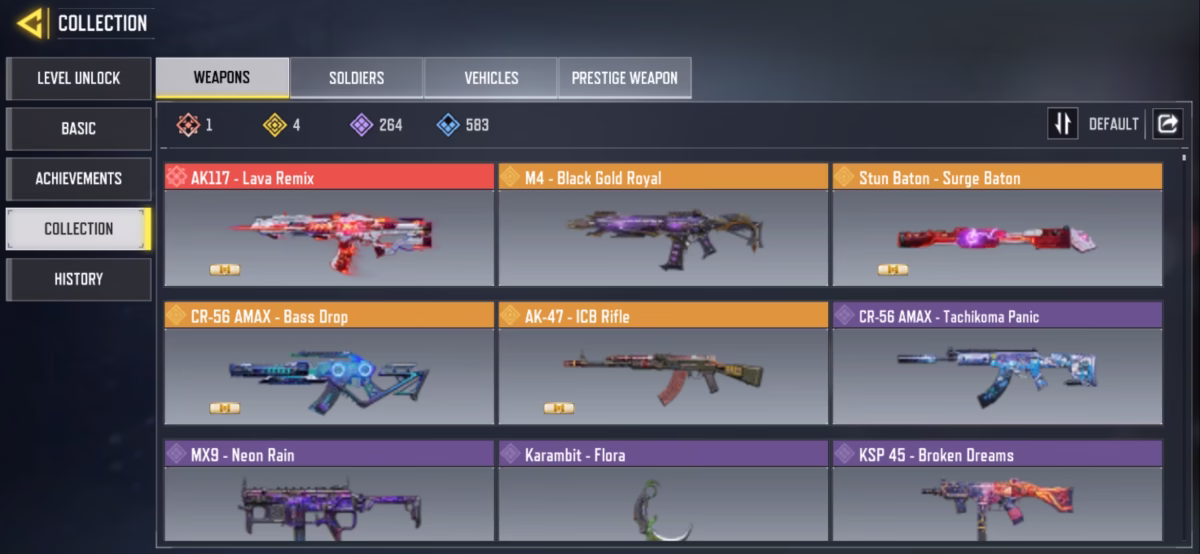Pick the Stun Baton - Surge Baton card
This screenshot has height=554, width=1200.
tap(997, 226)
